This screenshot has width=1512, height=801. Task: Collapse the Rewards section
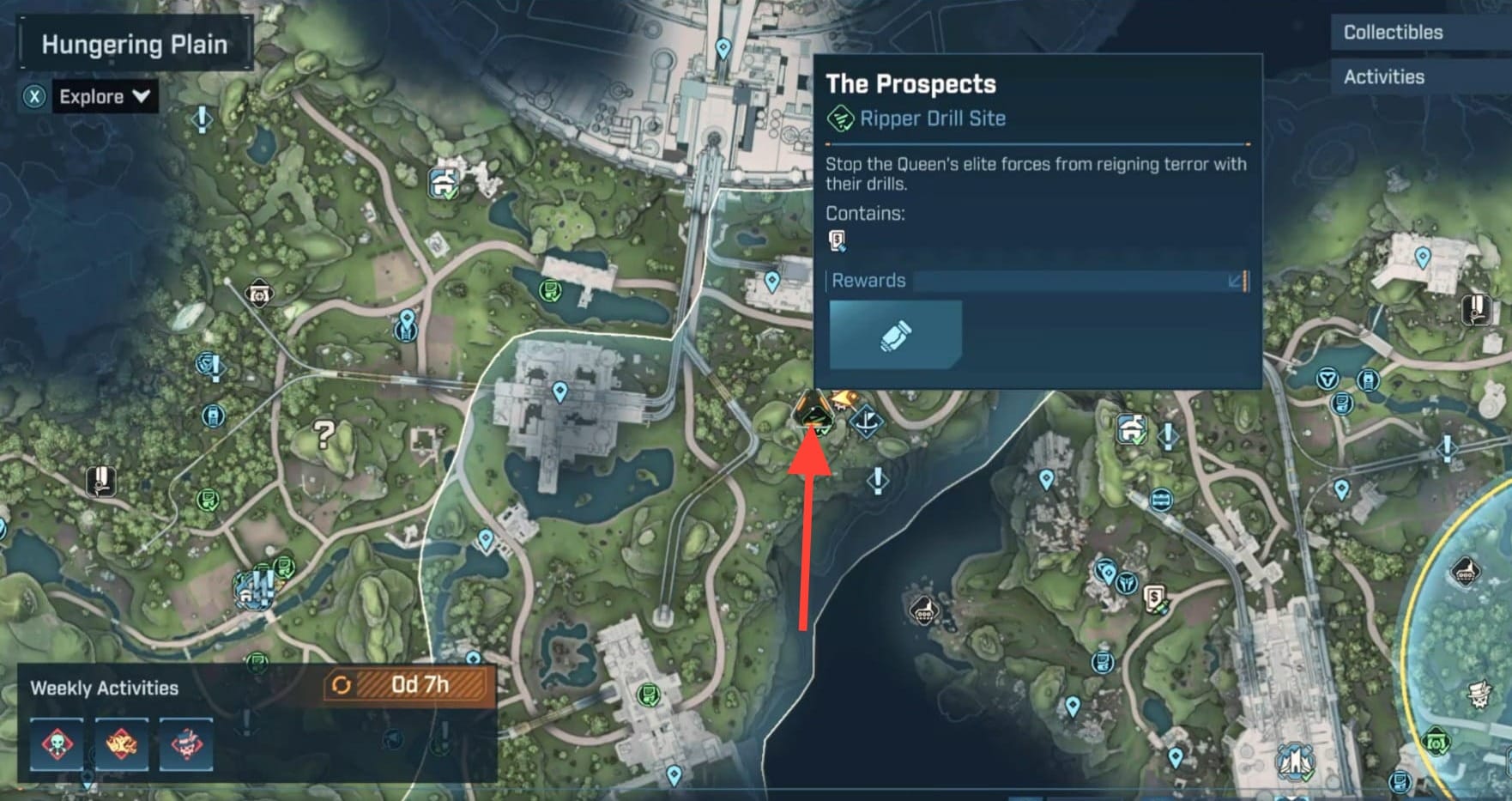[1237, 281]
